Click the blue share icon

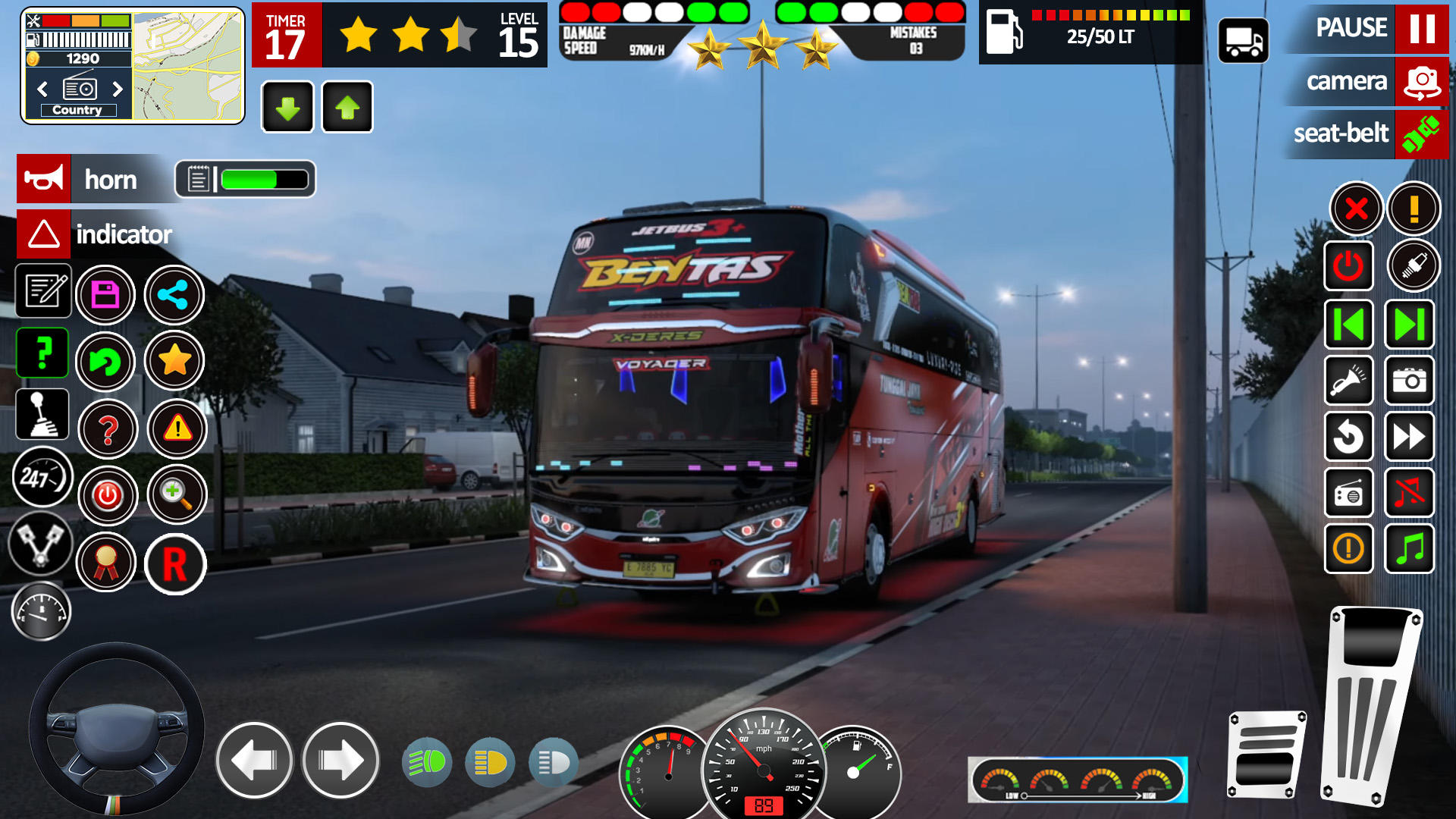pyautogui.click(x=174, y=294)
